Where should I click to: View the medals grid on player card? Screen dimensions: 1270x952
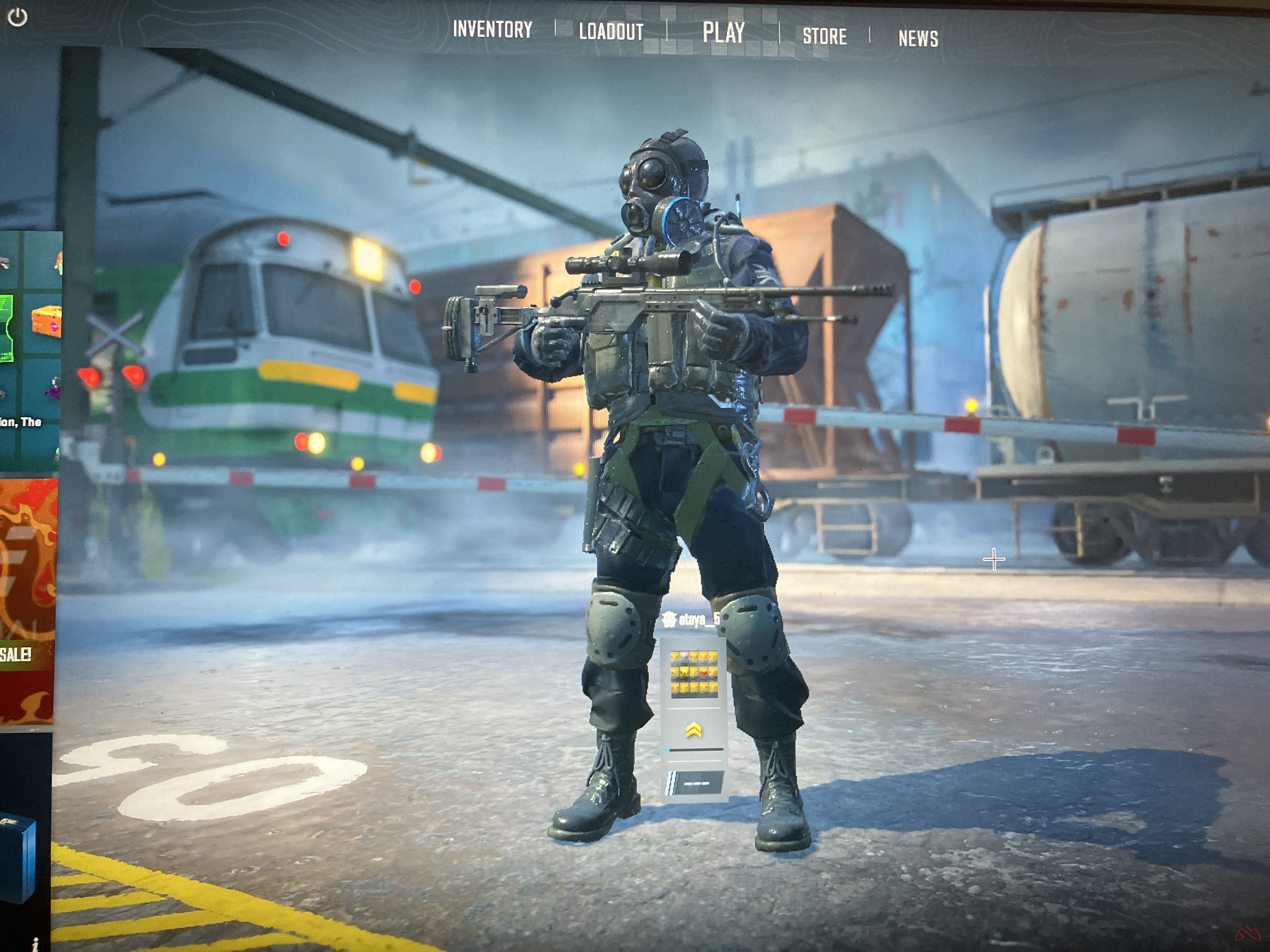click(x=694, y=674)
